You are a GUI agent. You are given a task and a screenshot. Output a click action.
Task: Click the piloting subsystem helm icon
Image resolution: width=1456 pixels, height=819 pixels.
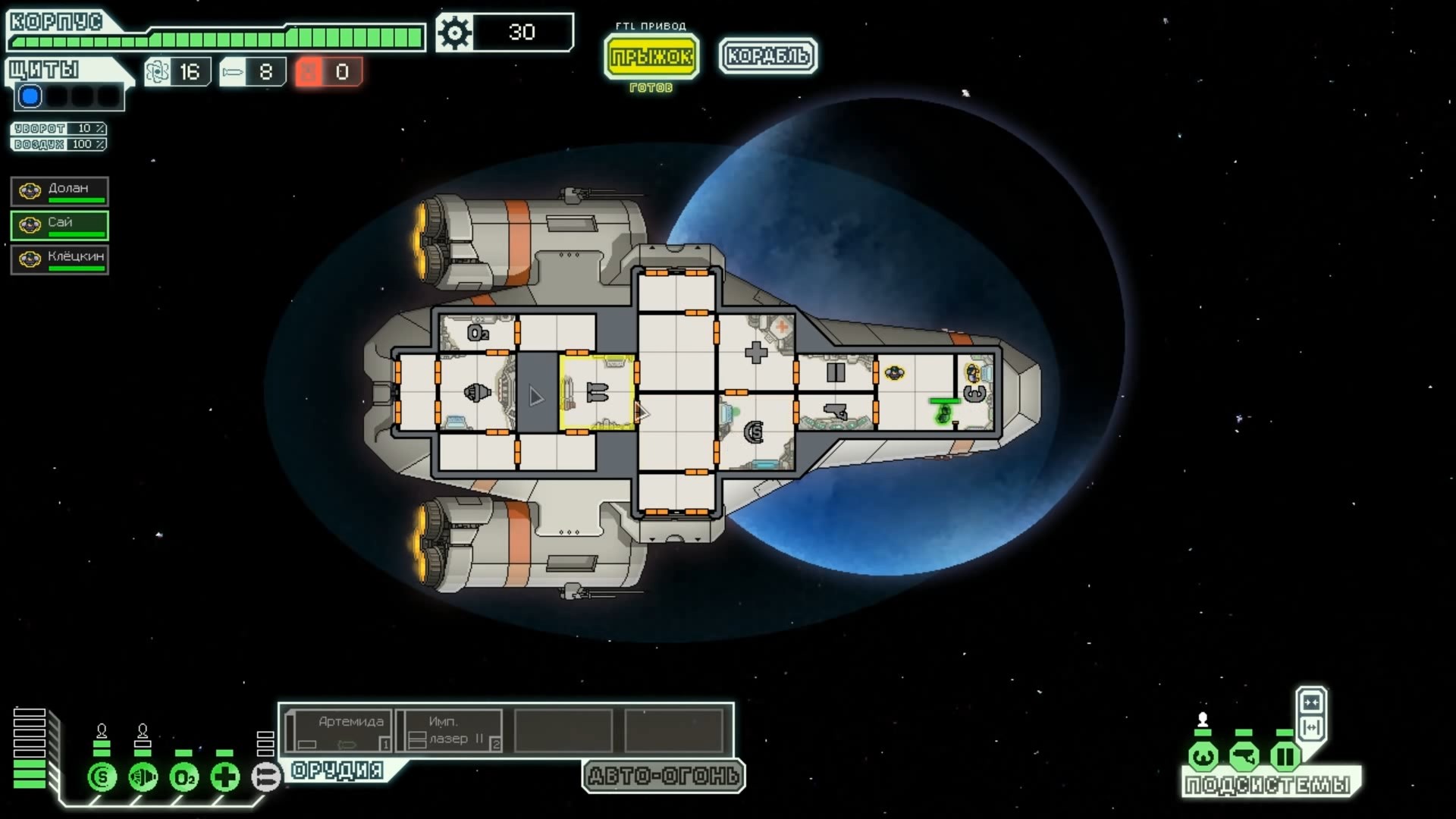tap(1203, 756)
